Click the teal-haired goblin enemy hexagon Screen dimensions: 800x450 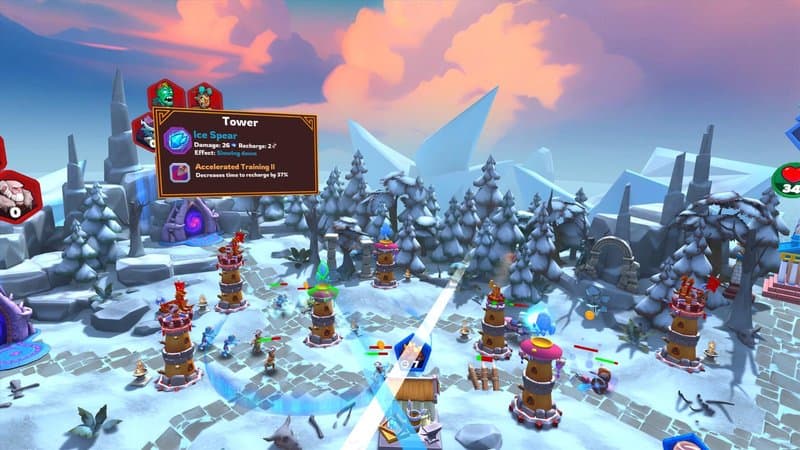coord(204,98)
